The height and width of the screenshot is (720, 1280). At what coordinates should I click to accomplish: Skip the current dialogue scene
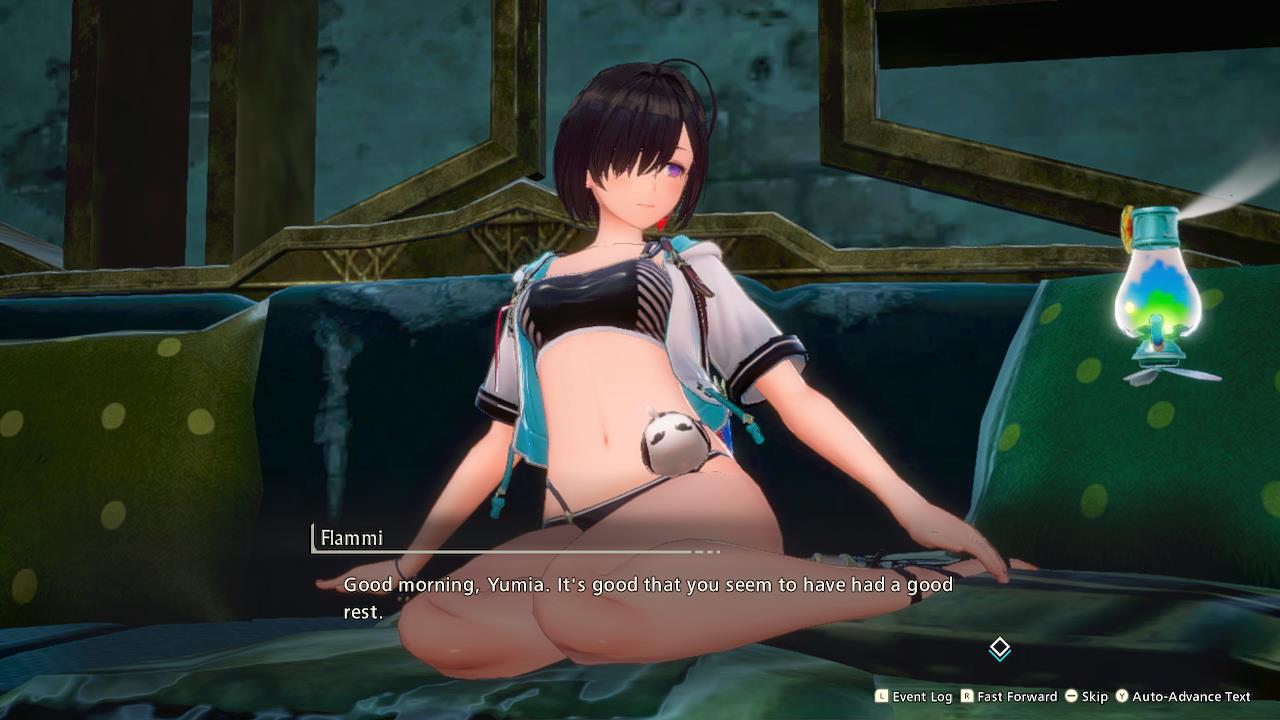[x=1094, y=696]
